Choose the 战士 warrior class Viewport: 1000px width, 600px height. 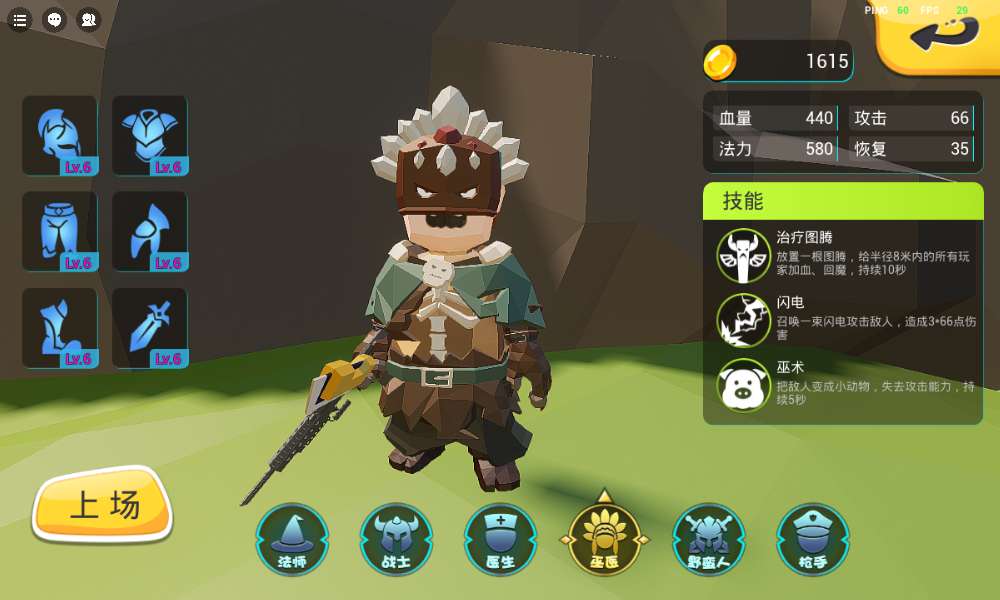396,540
